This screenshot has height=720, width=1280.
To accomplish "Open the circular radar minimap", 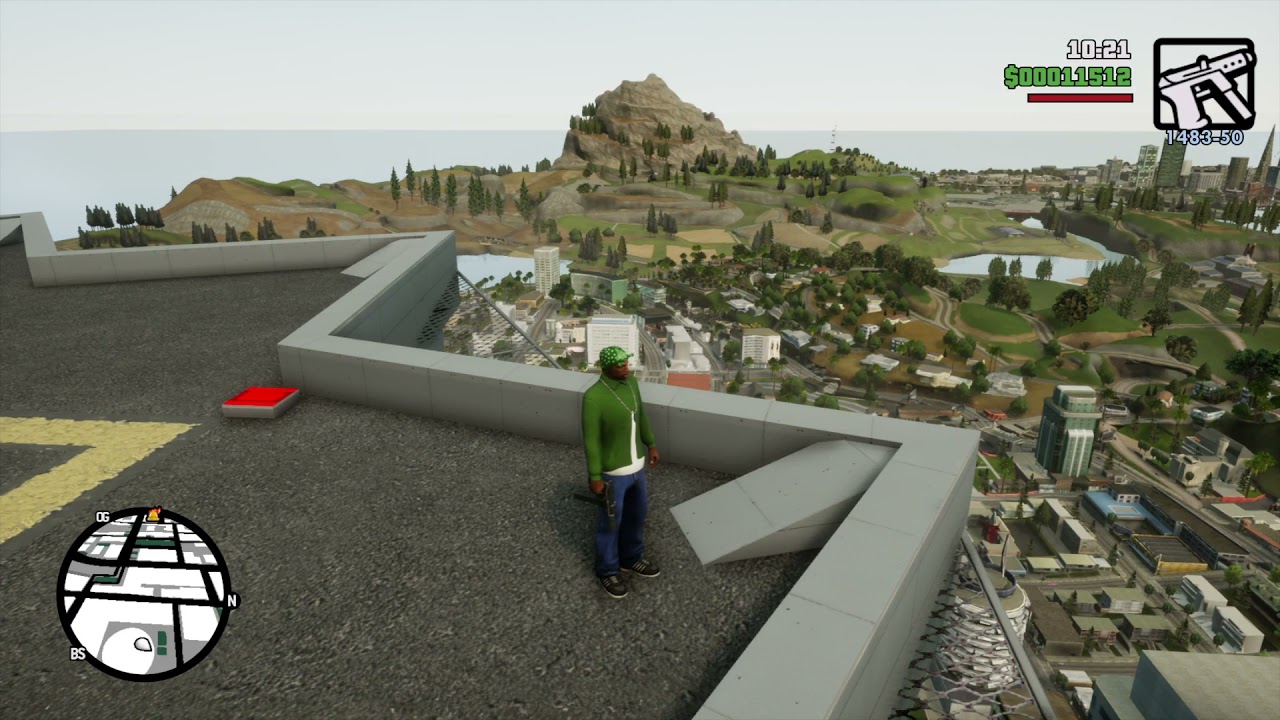I will pyautogui.click(x=143, y=594).
